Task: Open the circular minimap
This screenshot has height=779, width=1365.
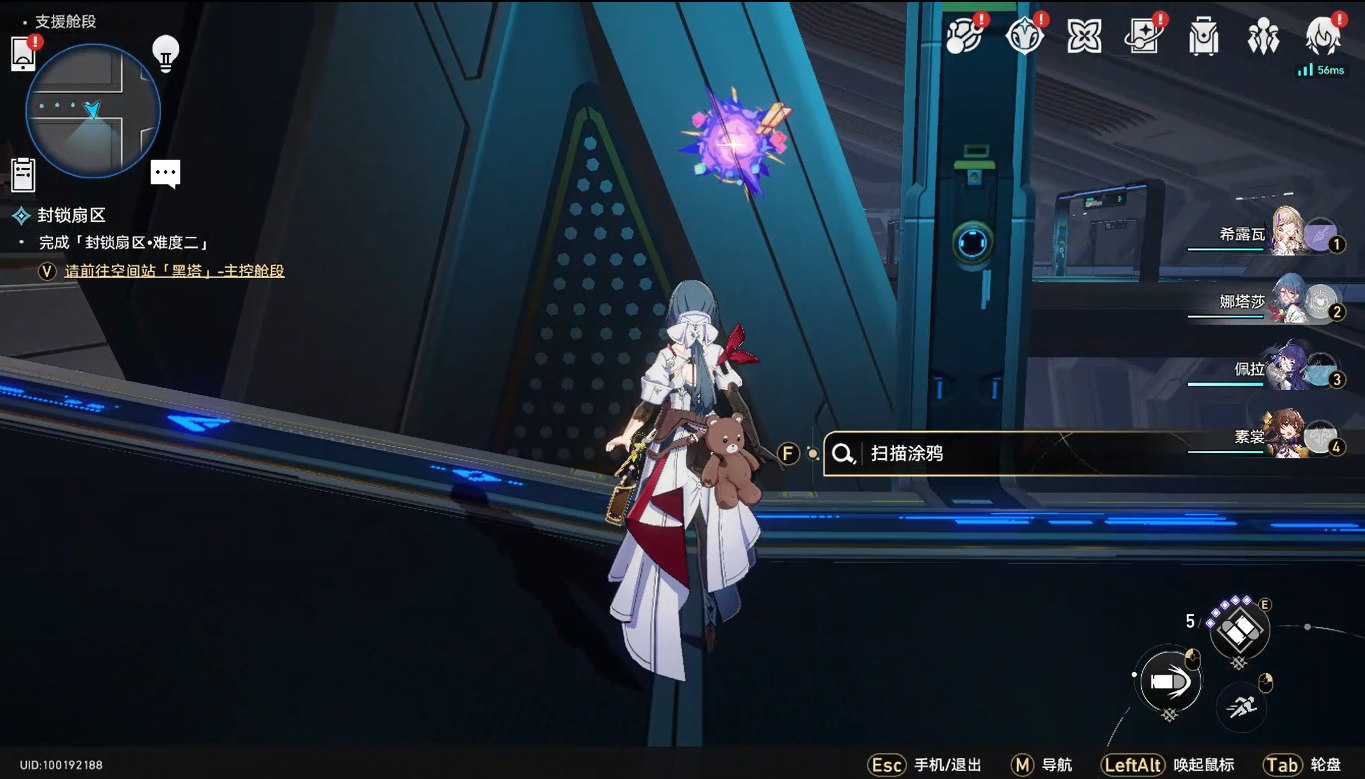Action: point(92,110)
